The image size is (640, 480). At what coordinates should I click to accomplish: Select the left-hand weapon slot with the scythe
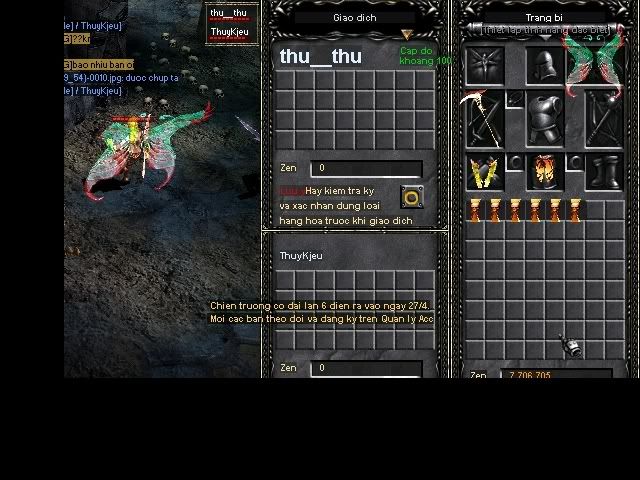click(485, 118)
